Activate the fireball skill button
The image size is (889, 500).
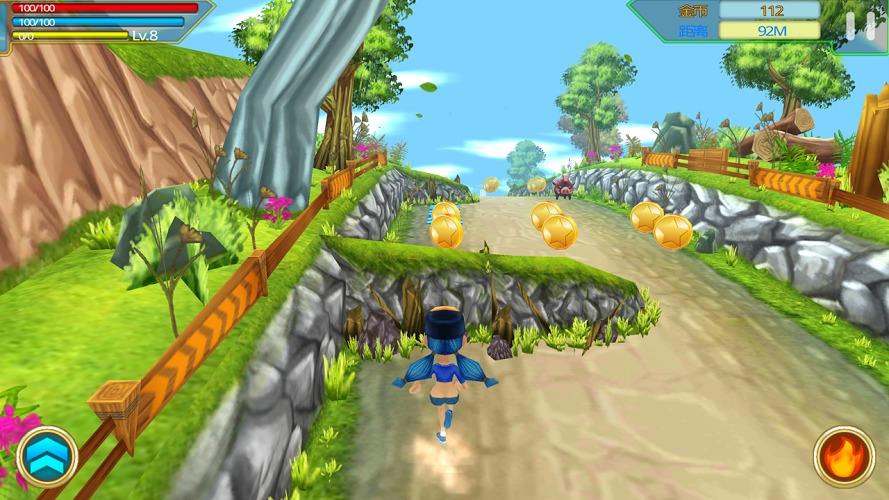point(842,457)
